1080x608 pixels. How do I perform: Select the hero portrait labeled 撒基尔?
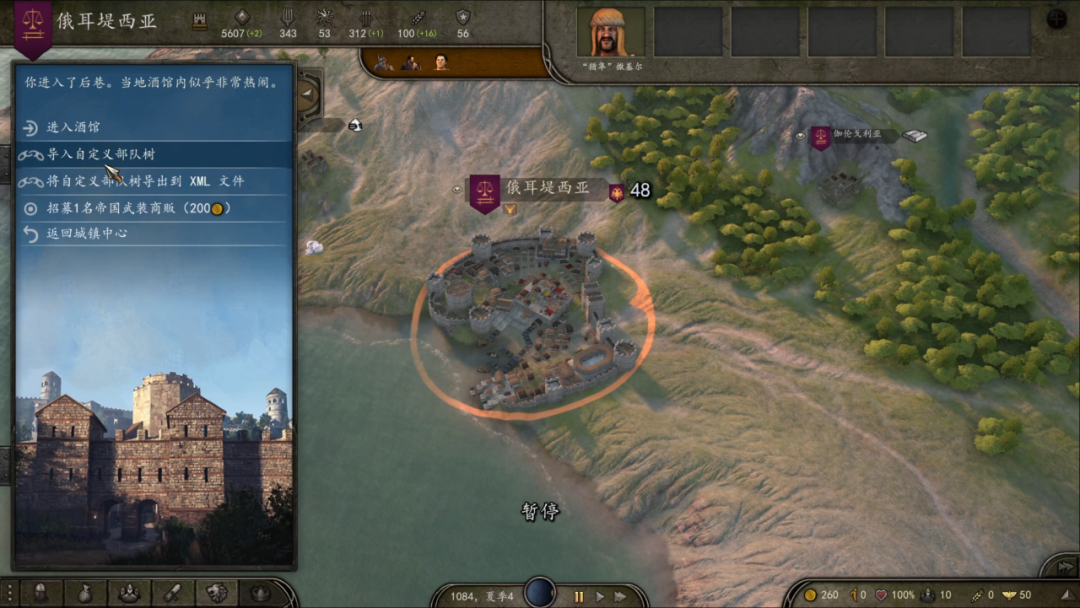[610, 32]
